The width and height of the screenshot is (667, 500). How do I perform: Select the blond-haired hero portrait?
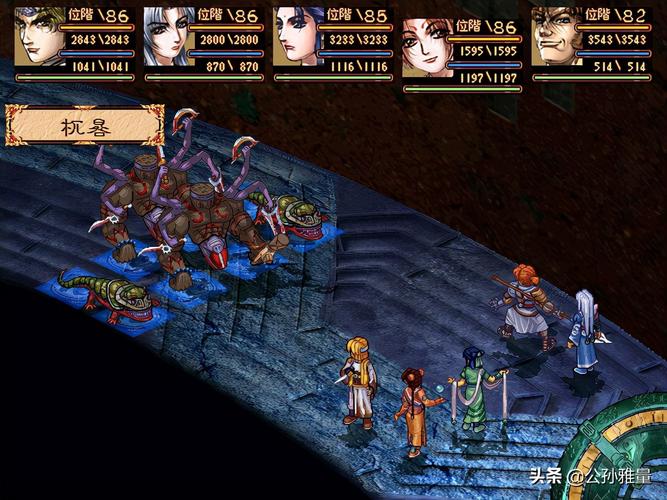tap(38, 36)
